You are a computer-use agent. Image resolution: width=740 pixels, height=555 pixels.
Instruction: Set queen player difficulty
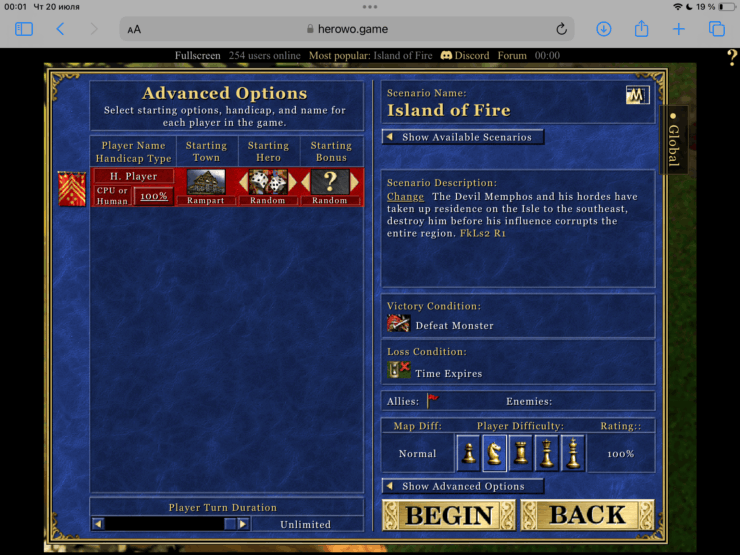click(547, 453)
